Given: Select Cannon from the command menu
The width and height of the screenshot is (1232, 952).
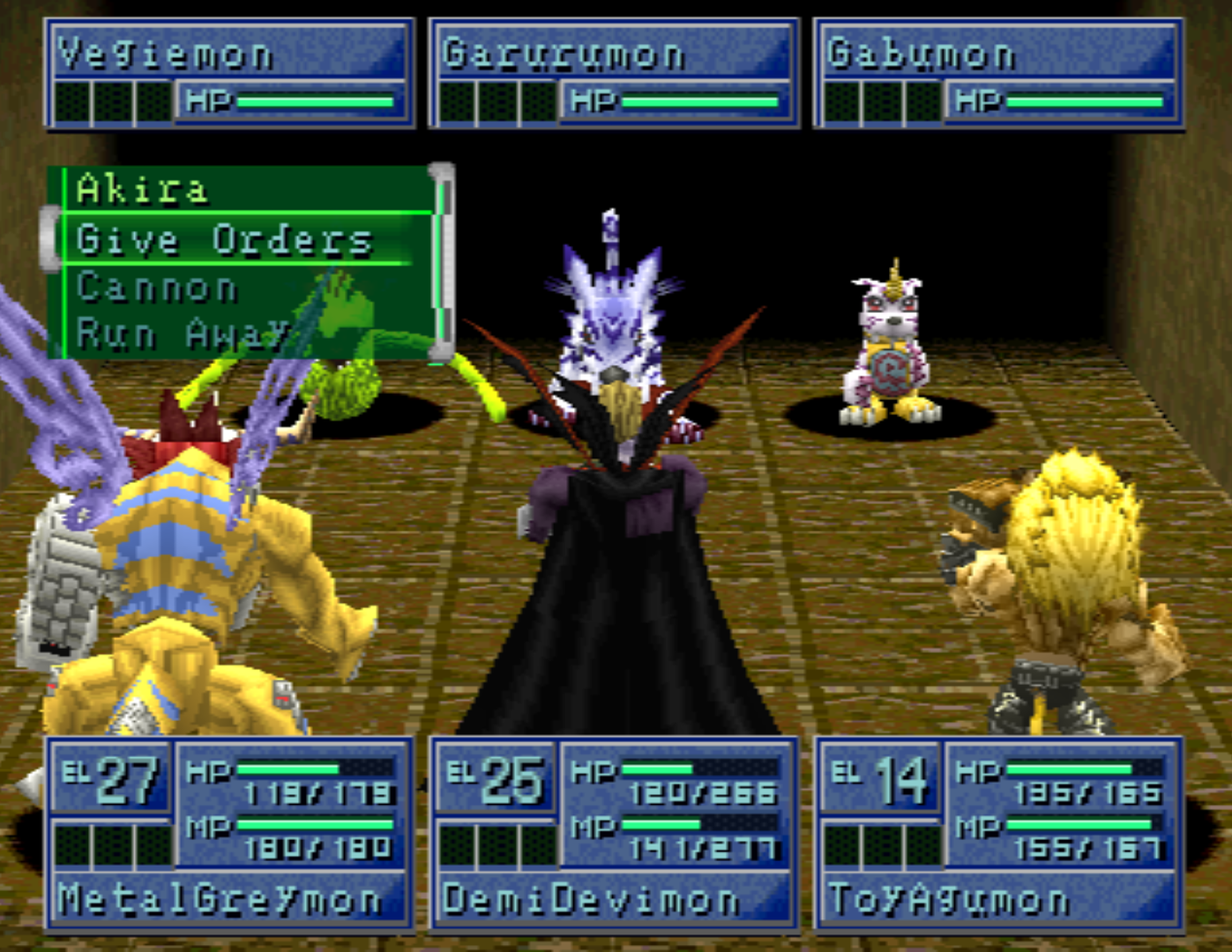Looking at the screenshot, I should click(155, 286).
